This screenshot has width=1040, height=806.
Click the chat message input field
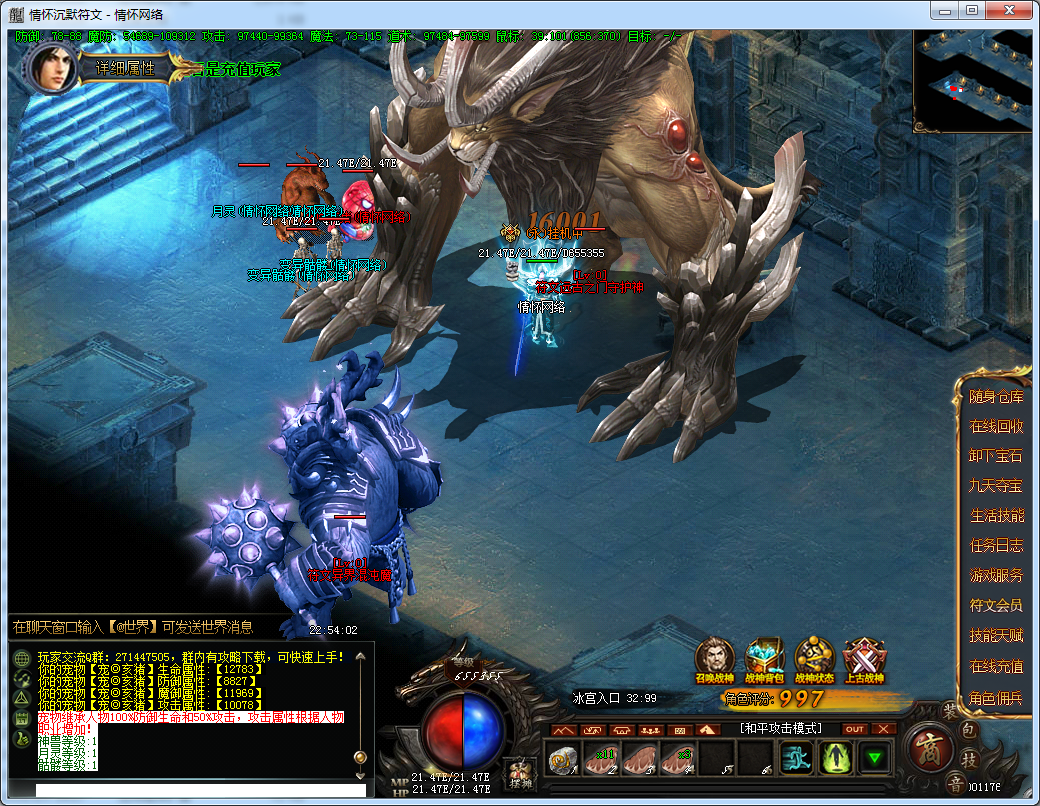(200, 791)
